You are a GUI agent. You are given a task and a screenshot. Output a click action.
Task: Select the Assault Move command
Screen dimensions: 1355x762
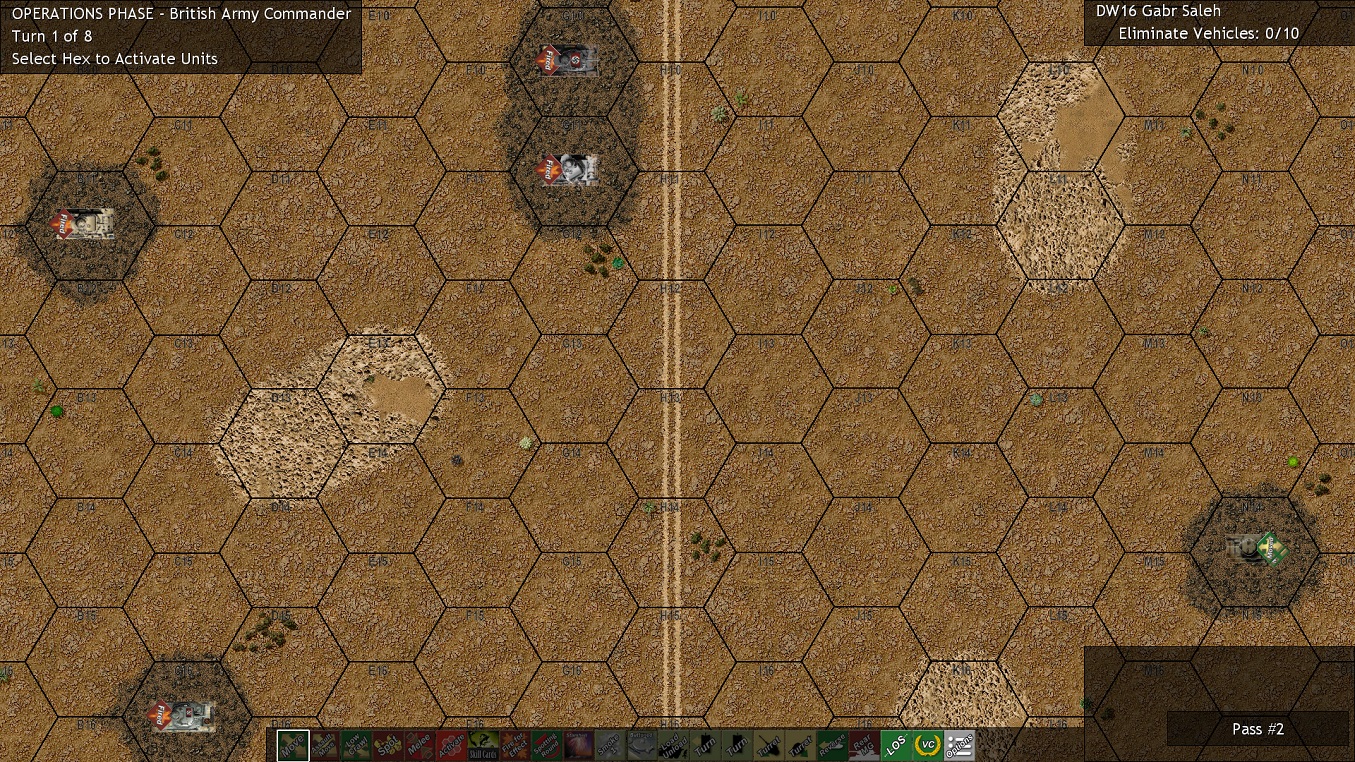tap(325, 745)
